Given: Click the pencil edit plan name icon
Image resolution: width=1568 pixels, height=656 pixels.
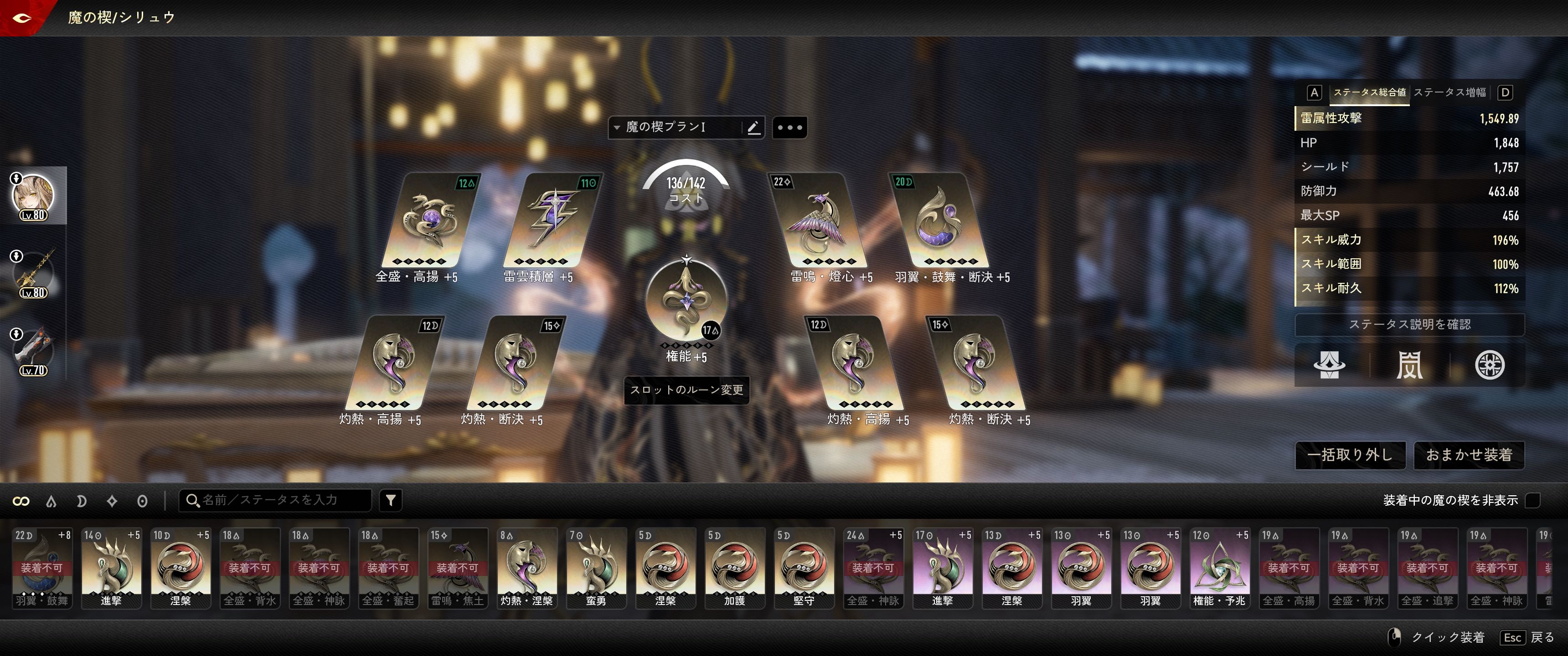Looking at the screenshot, I should coord(753,128).
